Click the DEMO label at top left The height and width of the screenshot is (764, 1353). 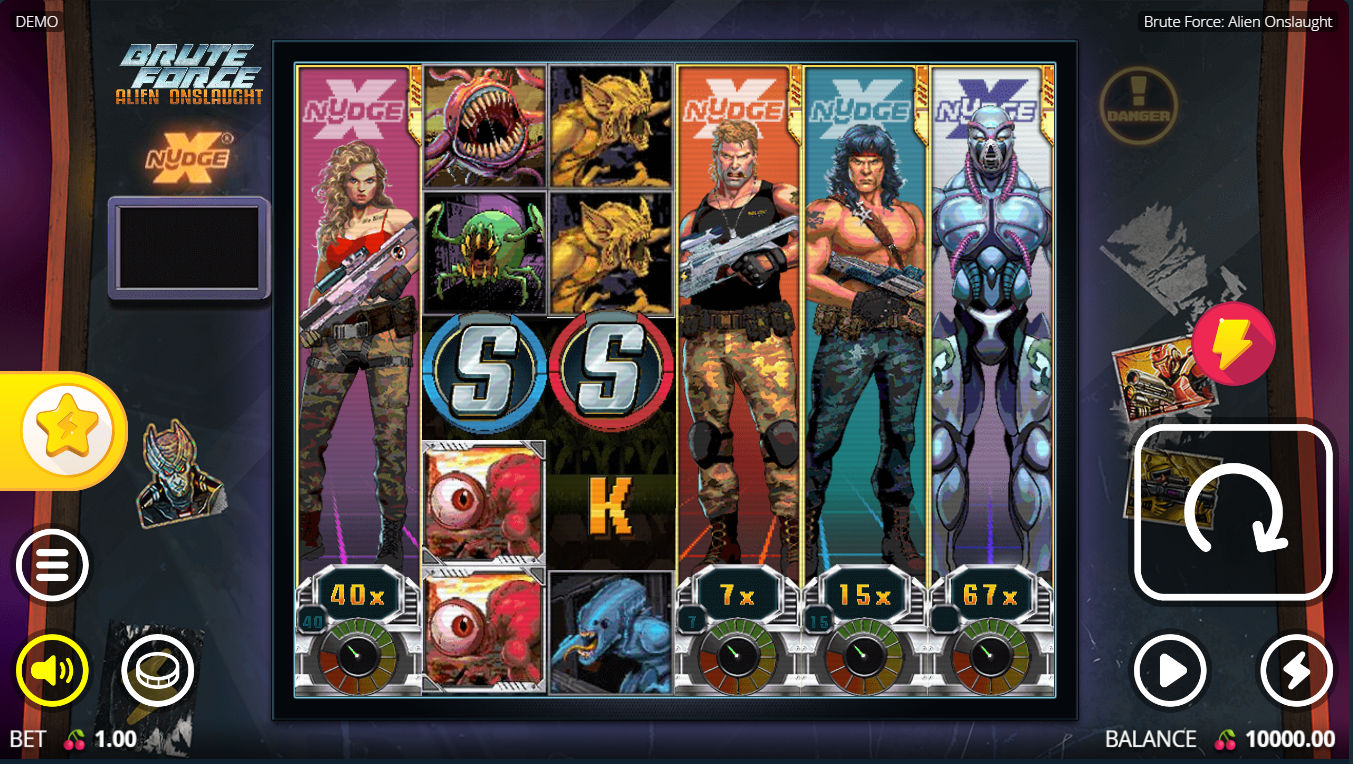click(37, 20)
